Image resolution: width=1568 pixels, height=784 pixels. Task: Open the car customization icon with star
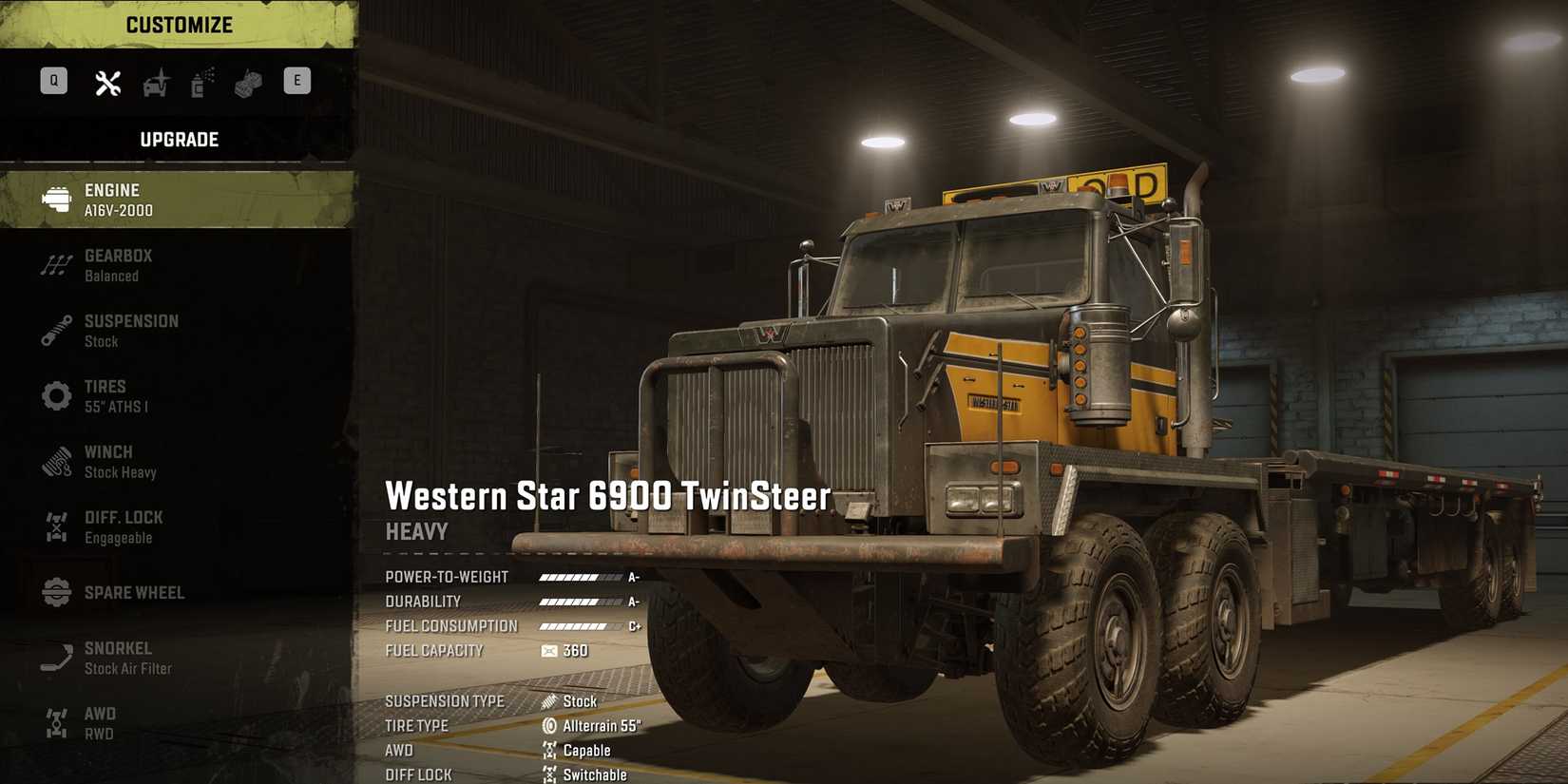155,82
